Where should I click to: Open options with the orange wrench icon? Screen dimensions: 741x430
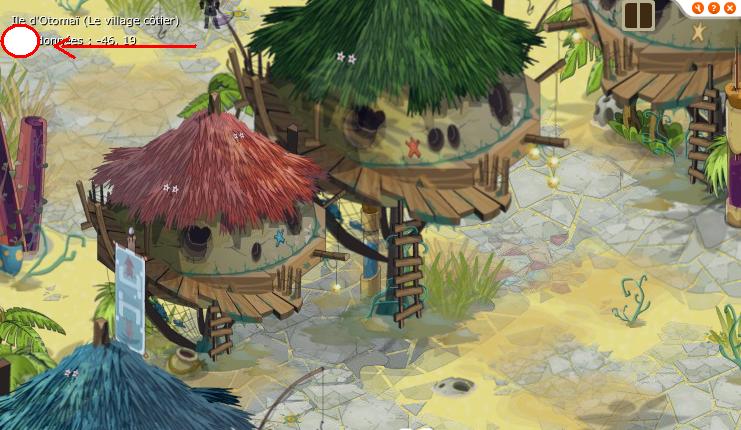click(699, 7)
